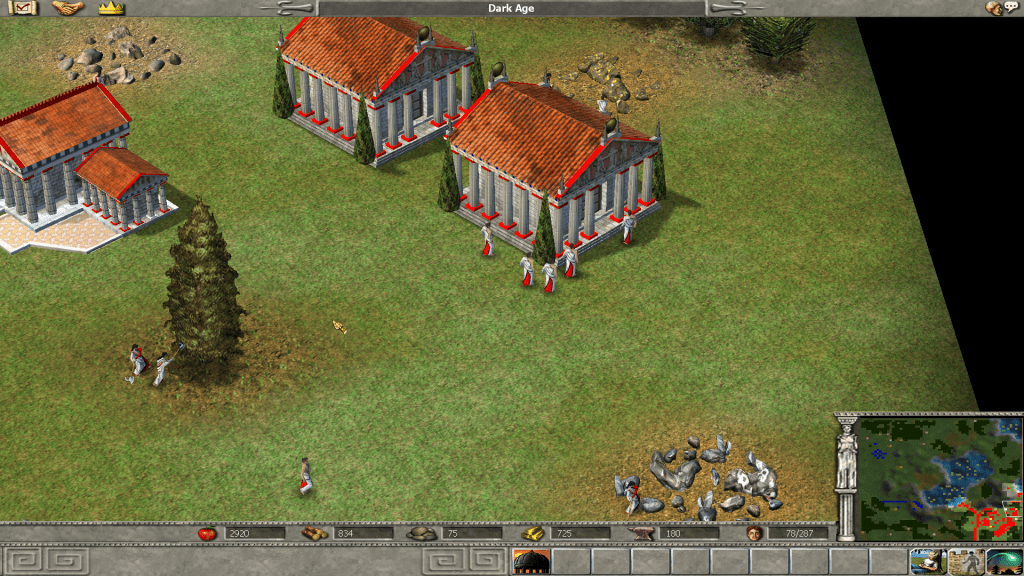The height and width of the screenshot is (576, 1024).
Task: Click the minimap
Action: click(x=940, y=468)
